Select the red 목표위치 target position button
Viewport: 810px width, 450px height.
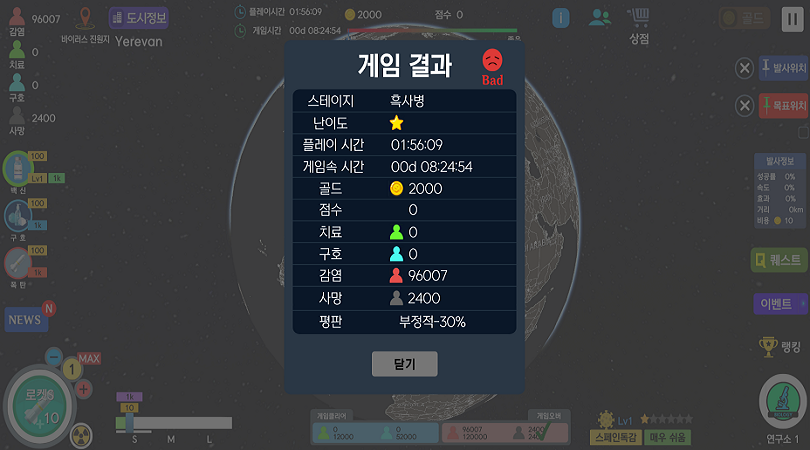click(783, 105)
